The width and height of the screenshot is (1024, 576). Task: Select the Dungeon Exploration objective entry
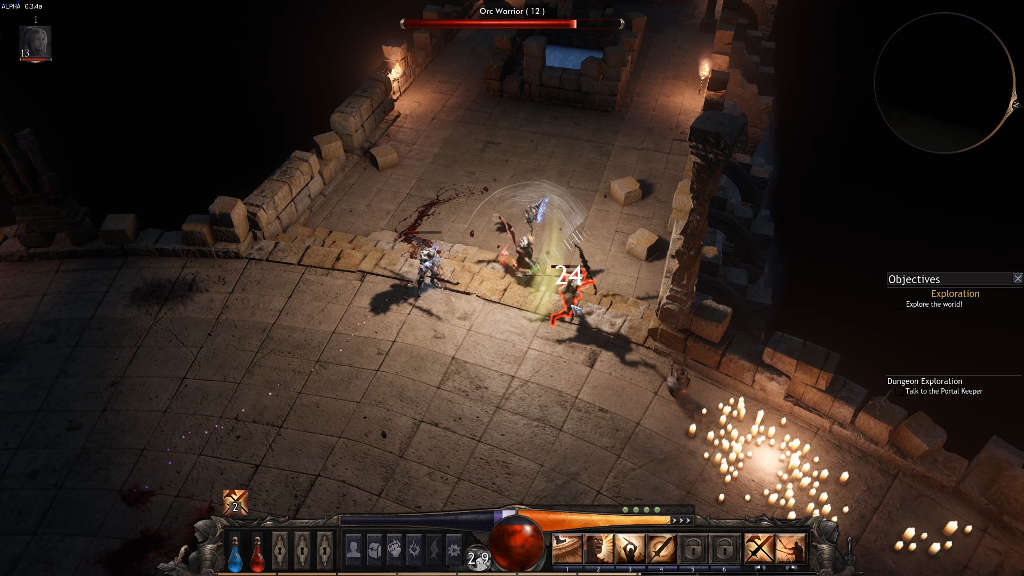(x=924, y=381)
